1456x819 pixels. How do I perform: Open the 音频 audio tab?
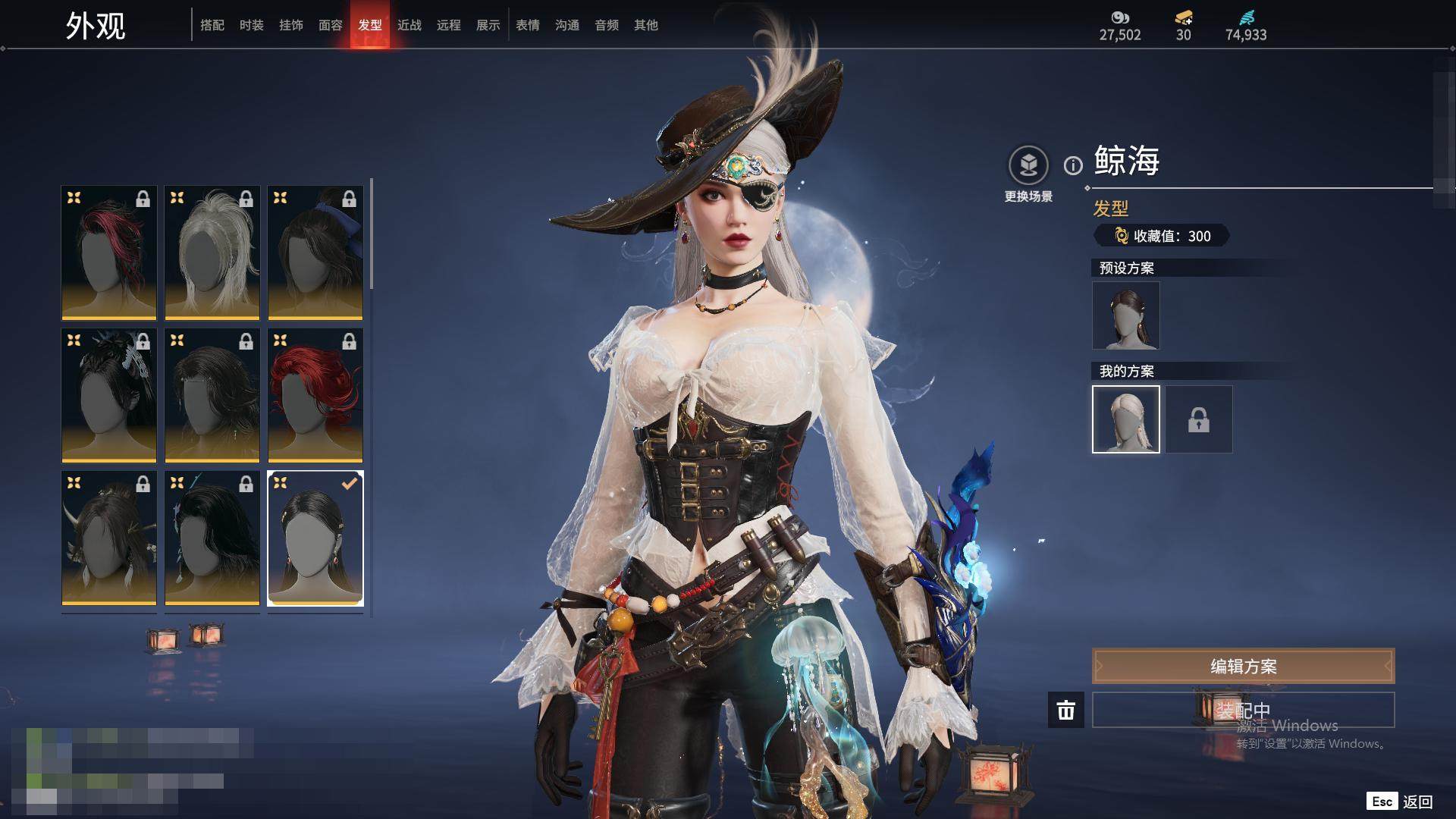pyautogui.click(x=607, y=25)
